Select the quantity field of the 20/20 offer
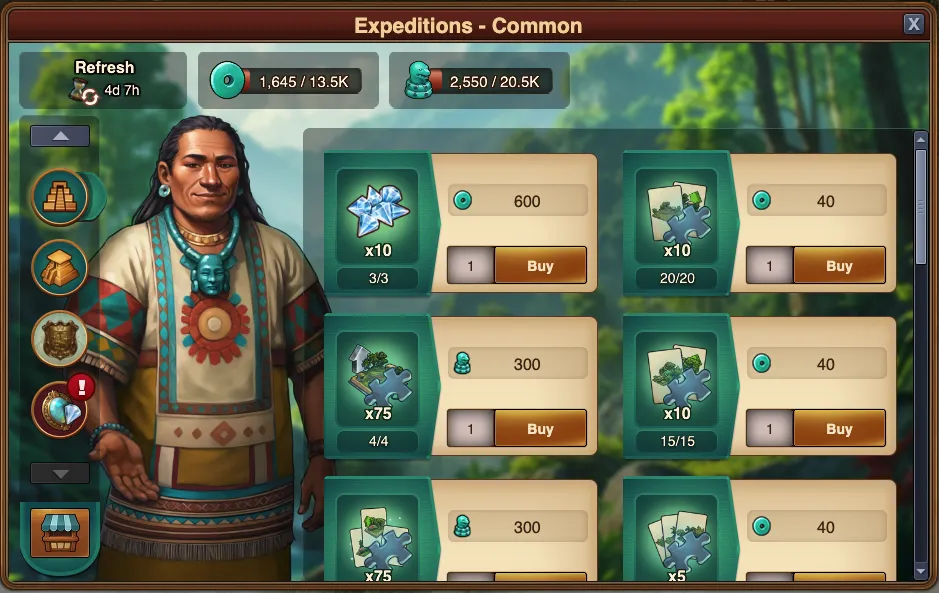Image resolution: width=939 pixels, height=593 pixels. click(x=769, y=267)
